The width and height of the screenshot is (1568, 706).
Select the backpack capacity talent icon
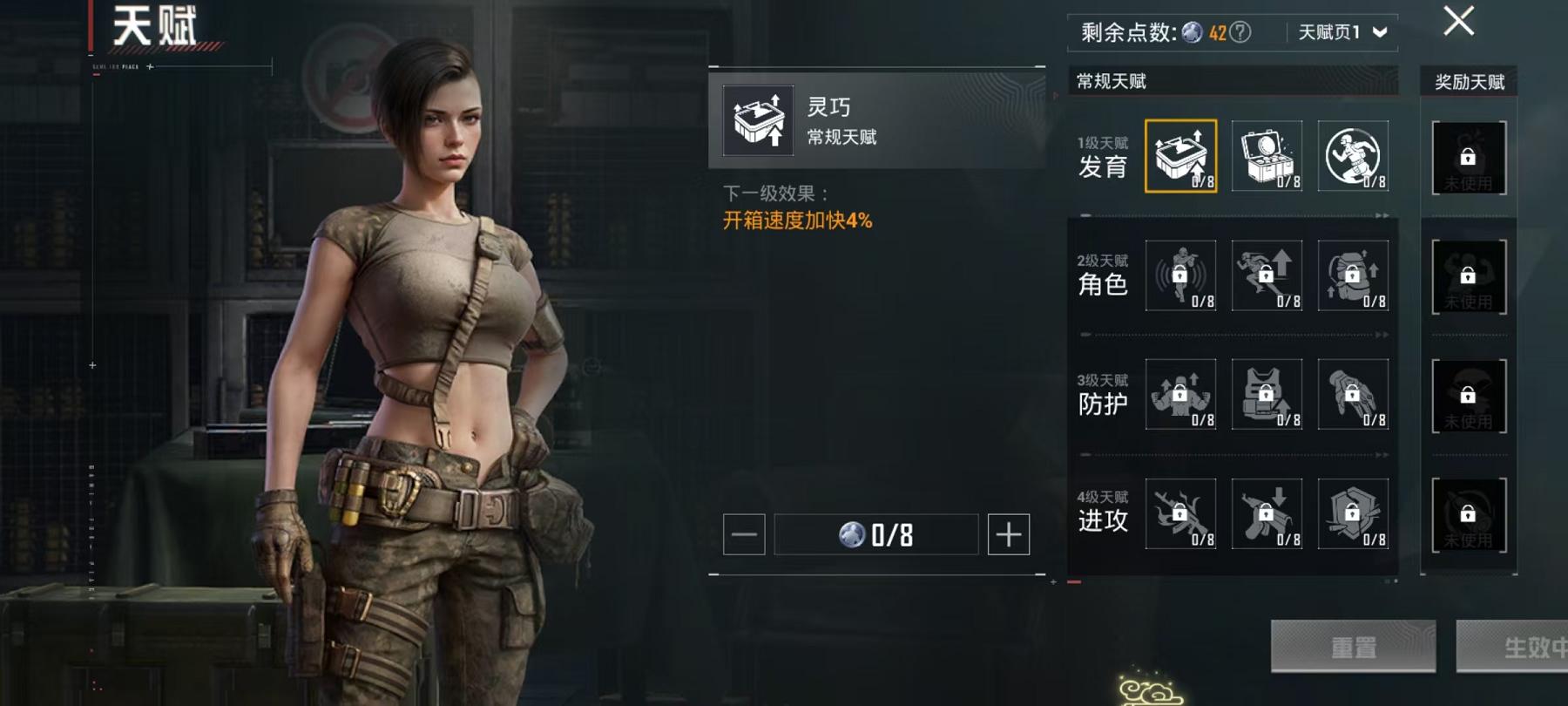(x=1353, y=275)
